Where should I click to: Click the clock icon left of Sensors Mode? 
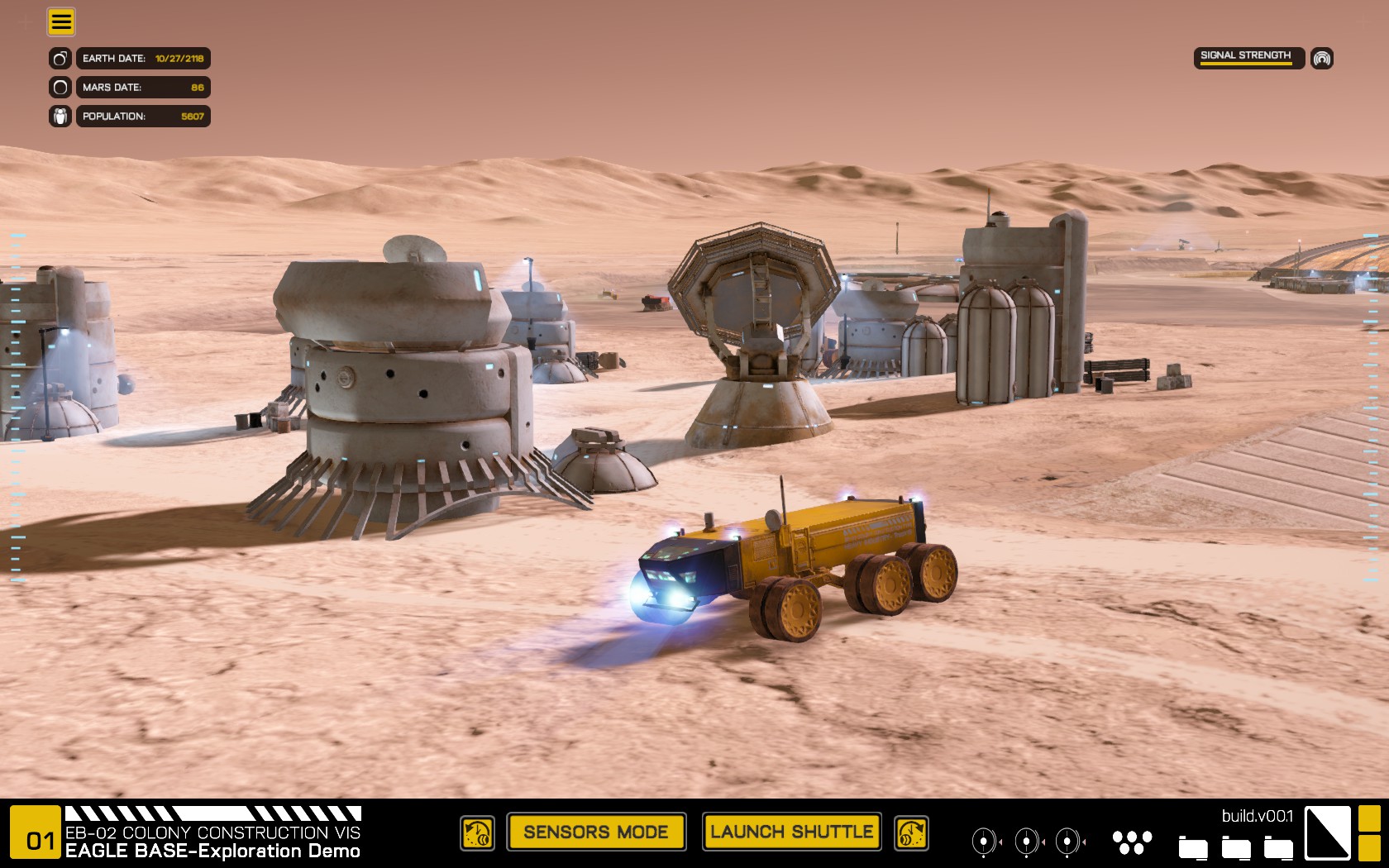pyautogui.click(x=477, y=833)
